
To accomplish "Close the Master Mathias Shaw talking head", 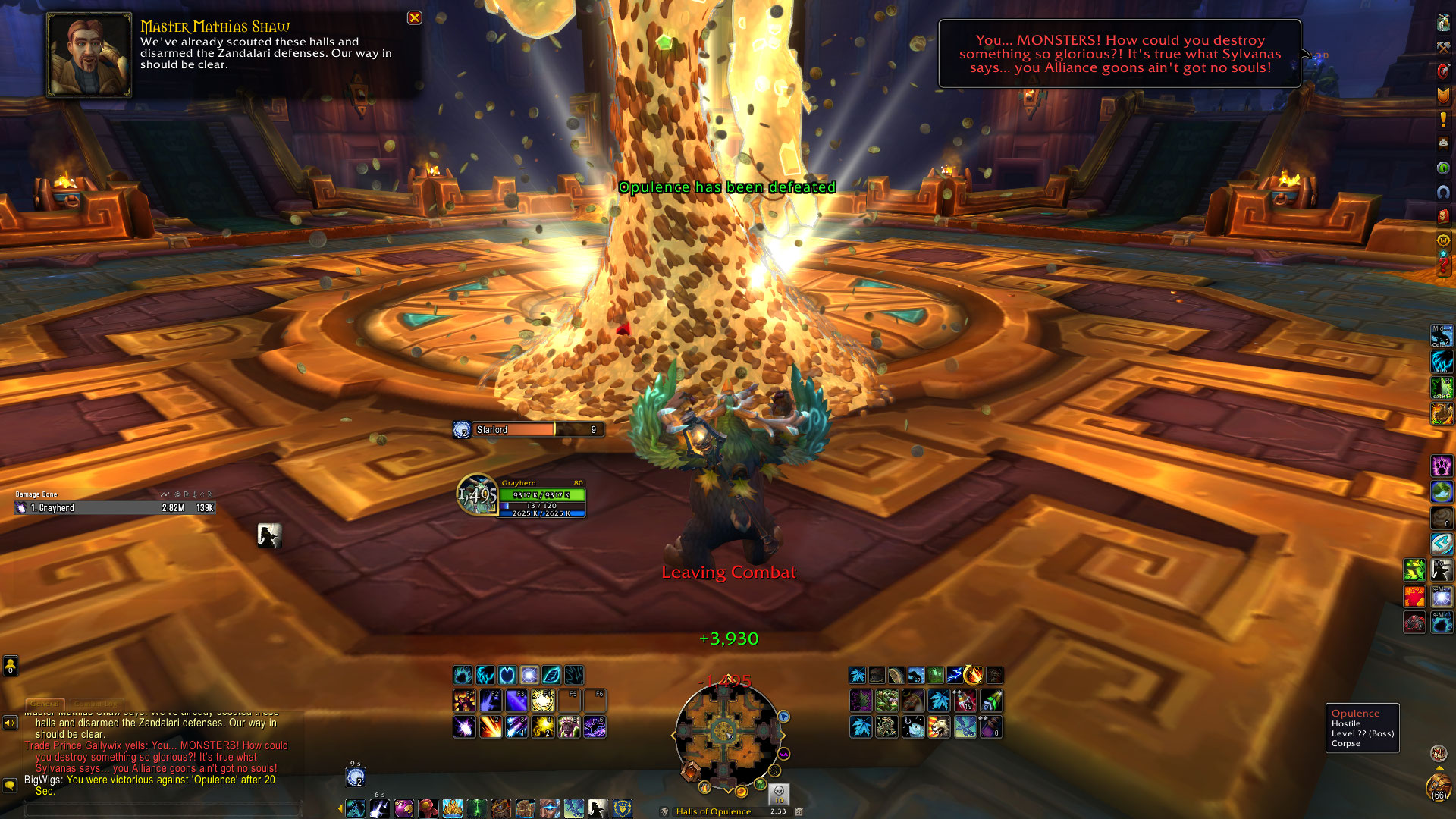I will pyautogui.click(x=414, y=17).
